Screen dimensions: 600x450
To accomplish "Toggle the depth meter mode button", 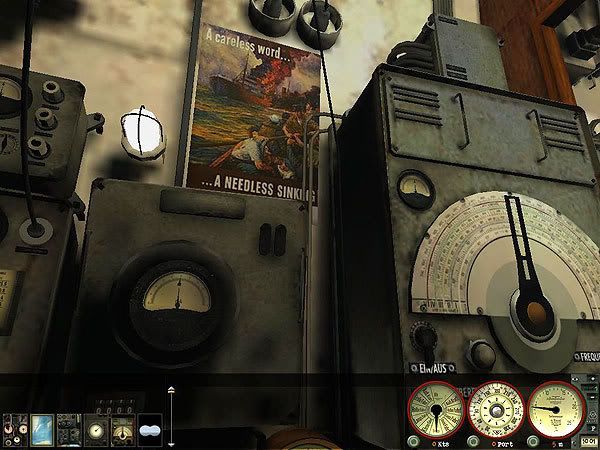I will 533,441.
